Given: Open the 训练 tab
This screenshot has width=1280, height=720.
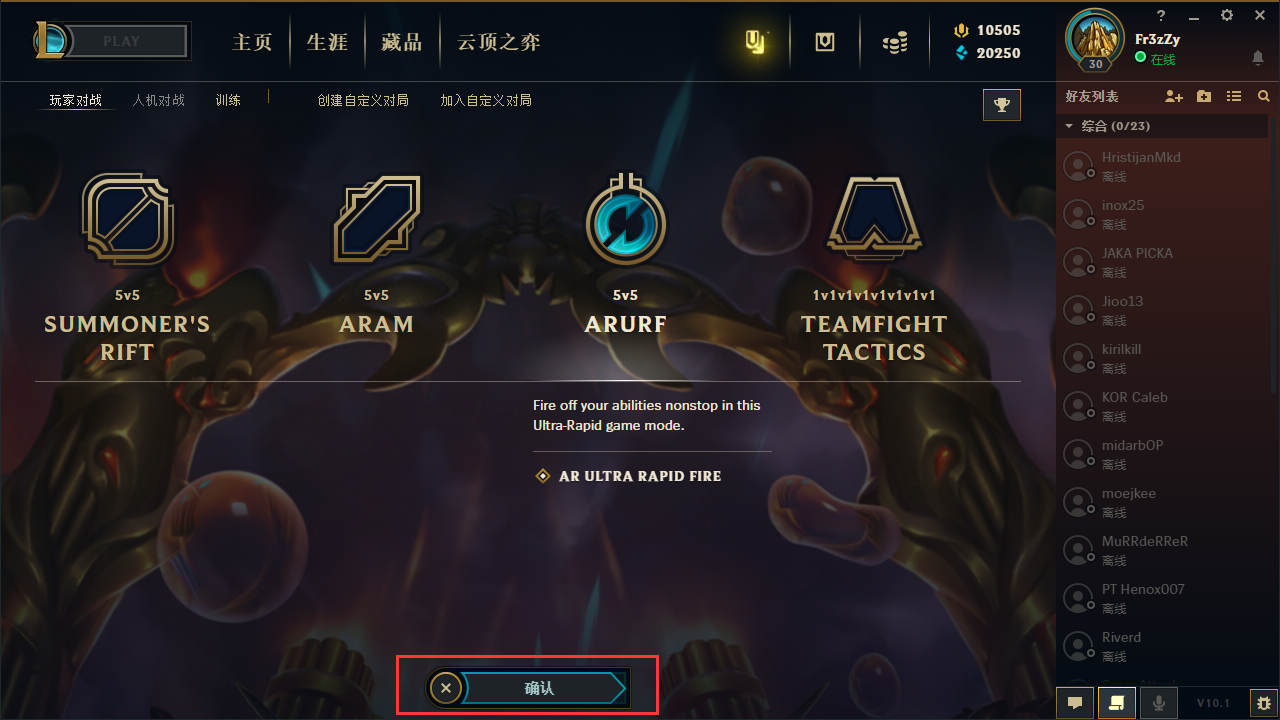Looking at the screenshot, I should click(228, 101).
